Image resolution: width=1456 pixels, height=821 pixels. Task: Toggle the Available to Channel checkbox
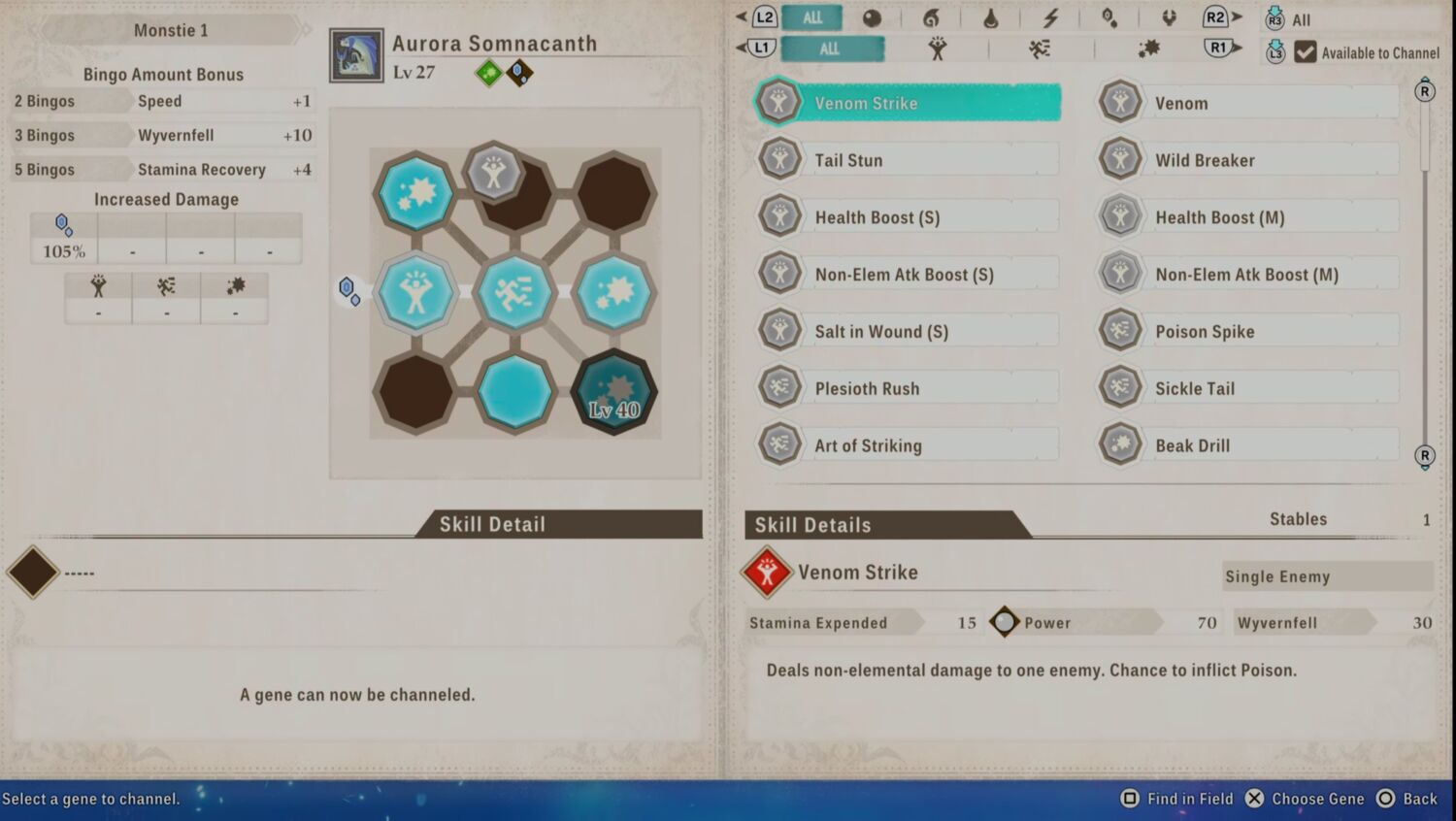(x=1306, y=52)
